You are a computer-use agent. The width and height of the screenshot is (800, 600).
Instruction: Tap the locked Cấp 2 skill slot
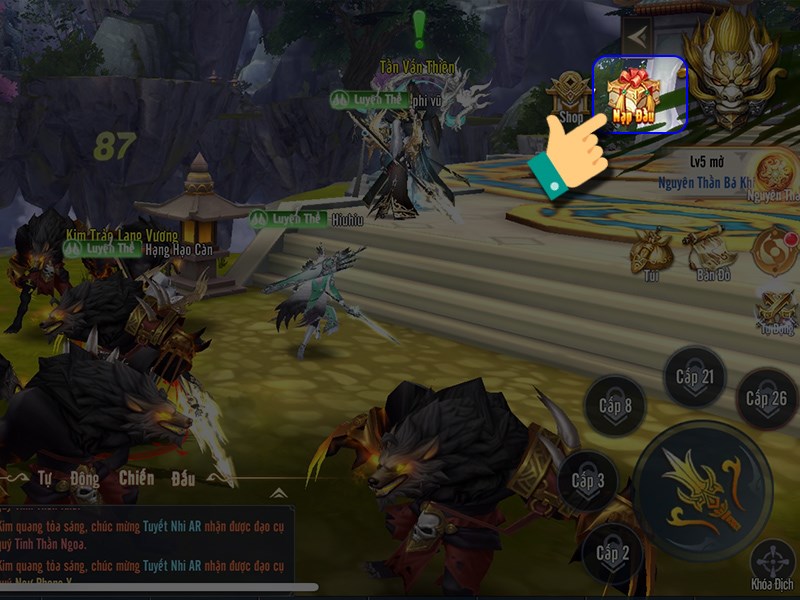click(613, 553)
